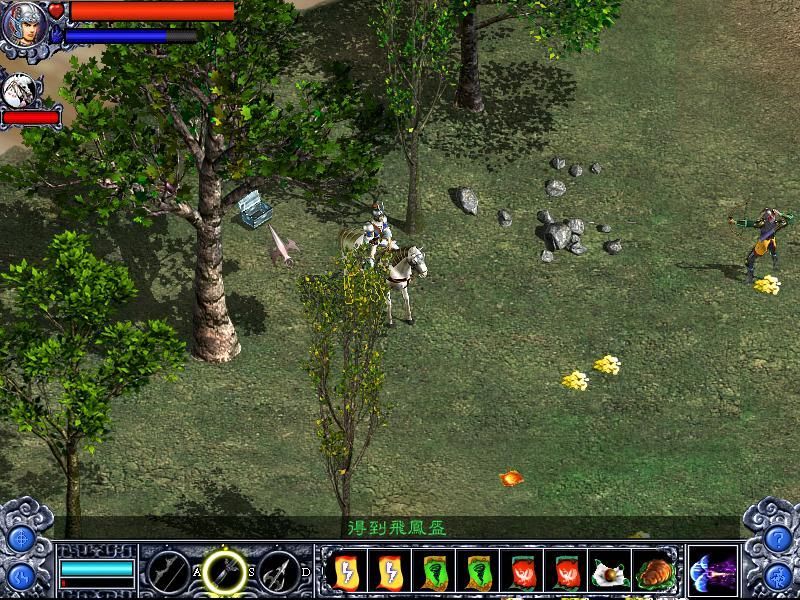Select the white horse mount portrait
The height and width of the screenshot is (600, 800).
pyautogui.click(x=18, y=91)
